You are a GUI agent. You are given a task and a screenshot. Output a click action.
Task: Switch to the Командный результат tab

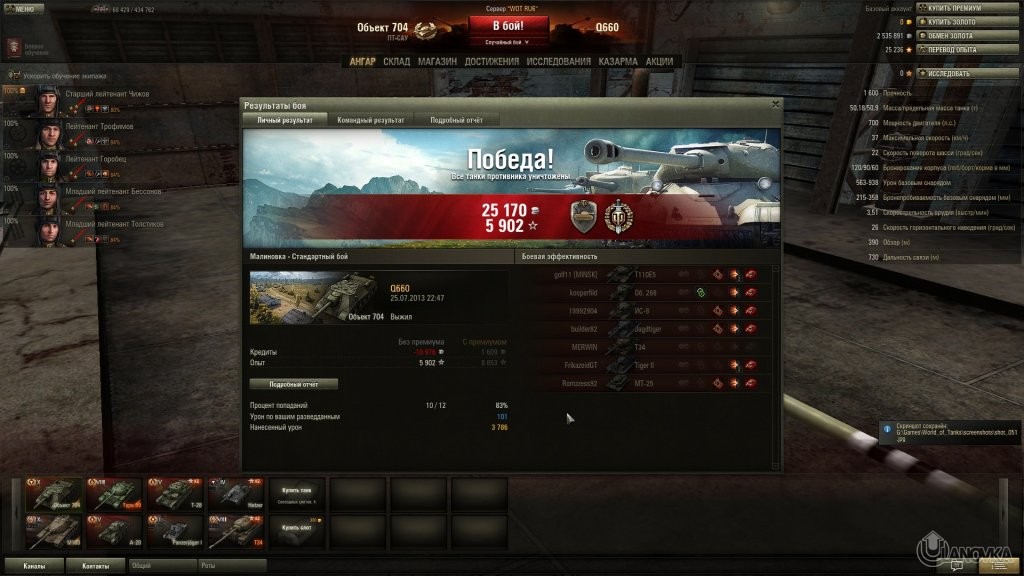click(x=371, y=120)
